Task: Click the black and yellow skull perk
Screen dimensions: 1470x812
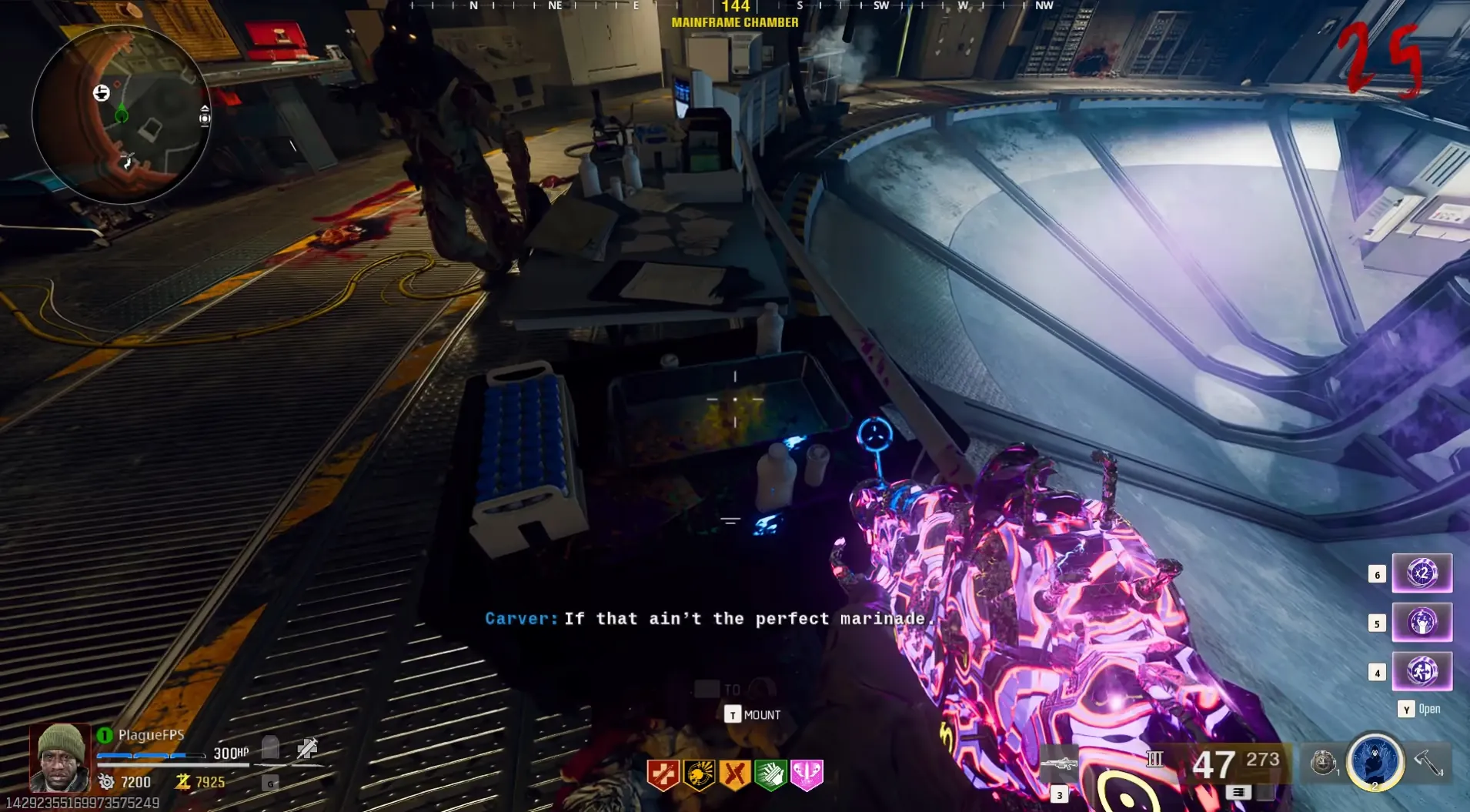Action: 699,775
